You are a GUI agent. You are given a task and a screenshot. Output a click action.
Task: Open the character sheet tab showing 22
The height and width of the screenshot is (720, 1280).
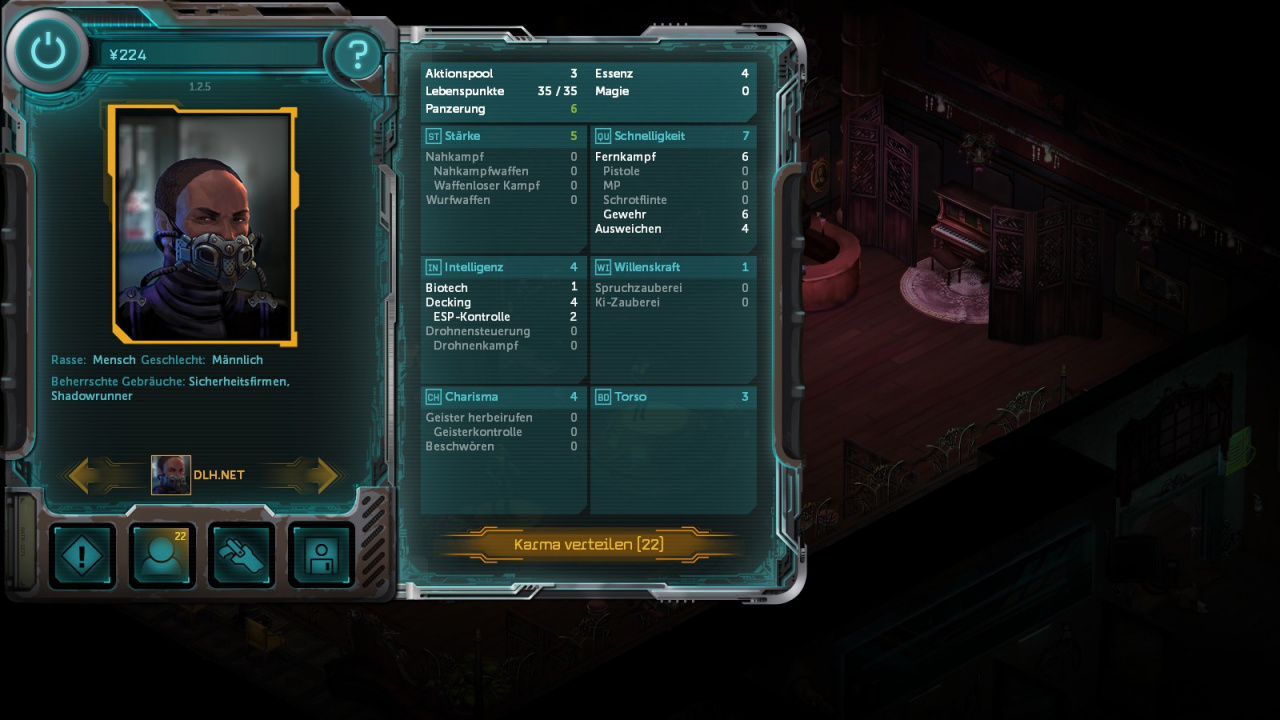[162, 556]
